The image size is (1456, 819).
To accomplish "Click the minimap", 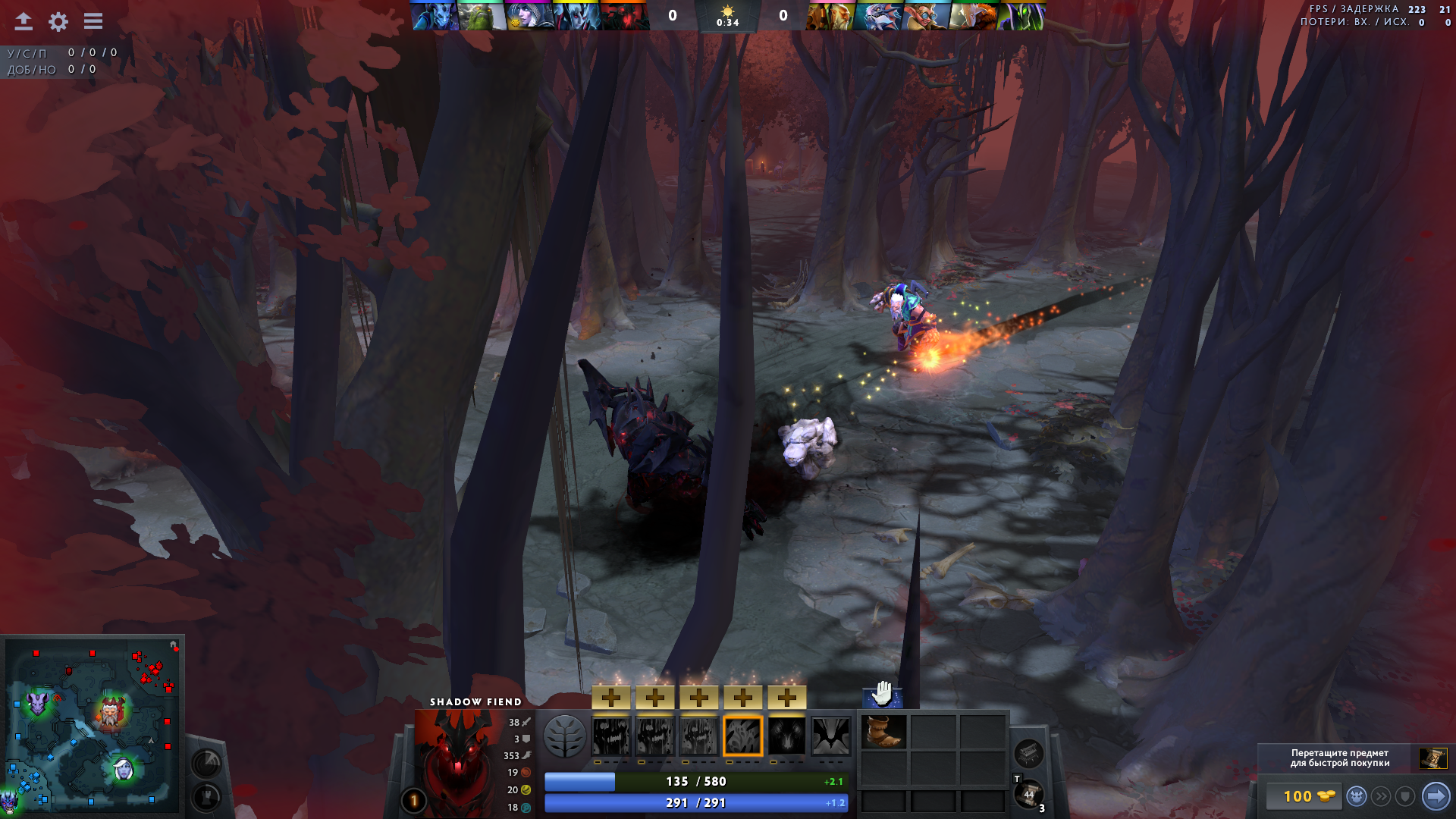I will [x=93, y=725].
